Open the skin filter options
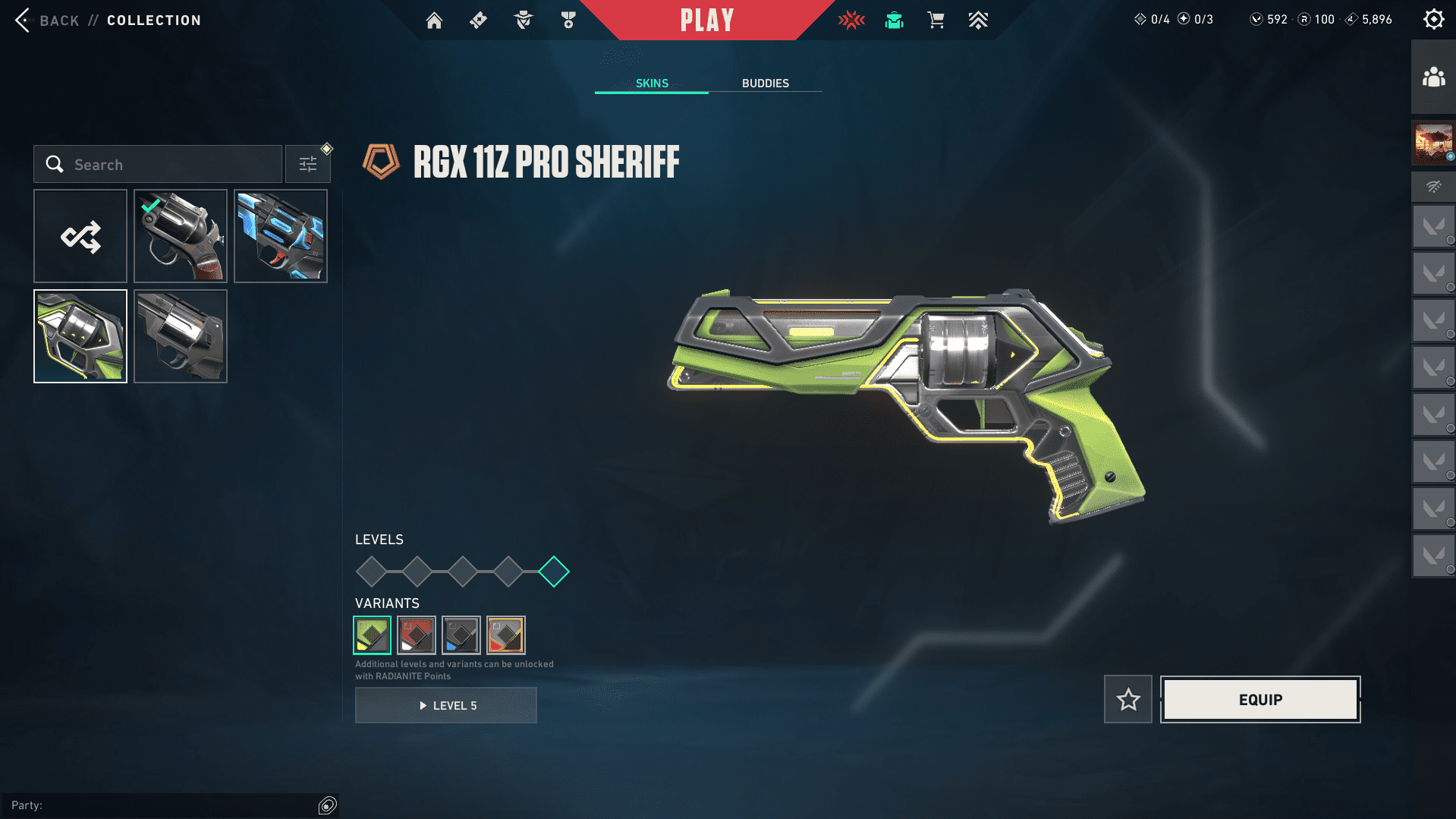The width and height of the screenshot is (1456, 819). tap(308, 165)
